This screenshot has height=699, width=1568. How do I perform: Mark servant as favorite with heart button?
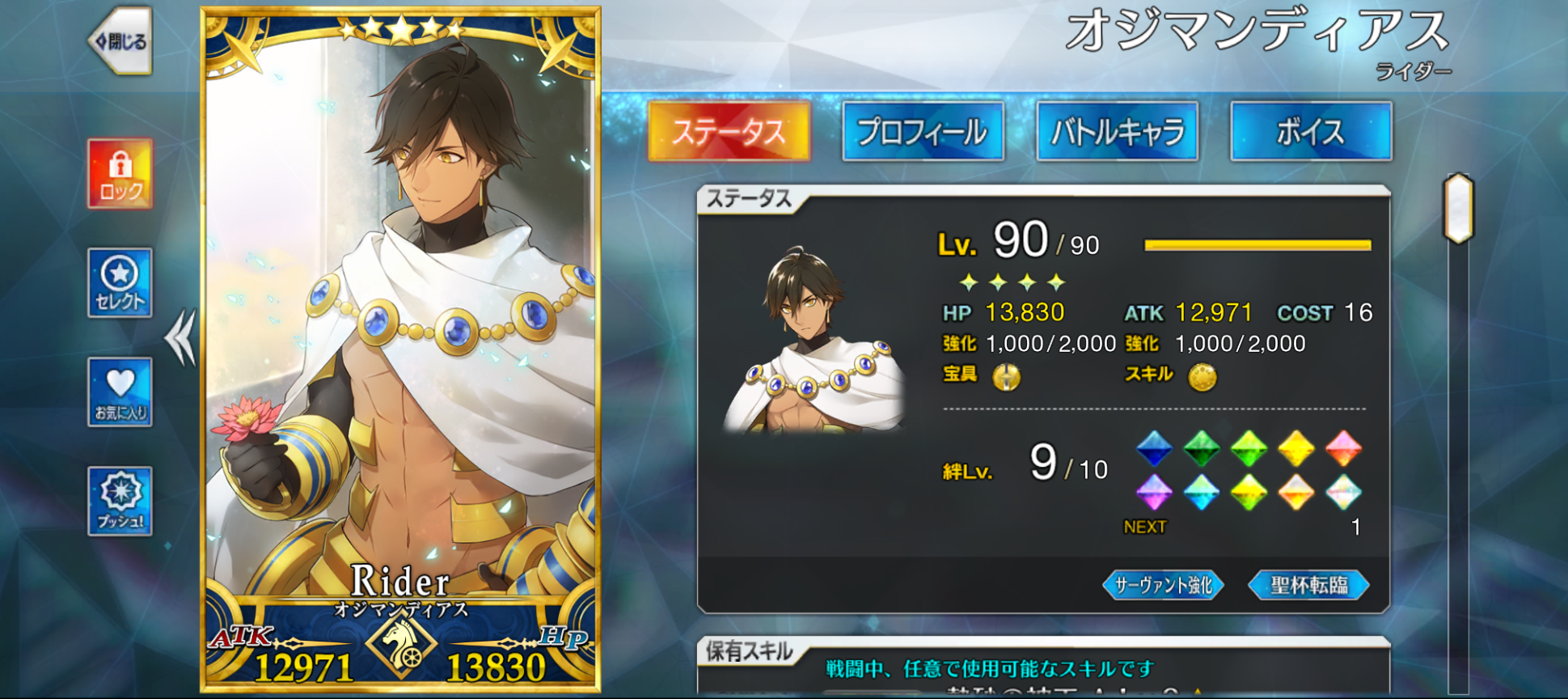pyautogui.click(x=120, y=392)
